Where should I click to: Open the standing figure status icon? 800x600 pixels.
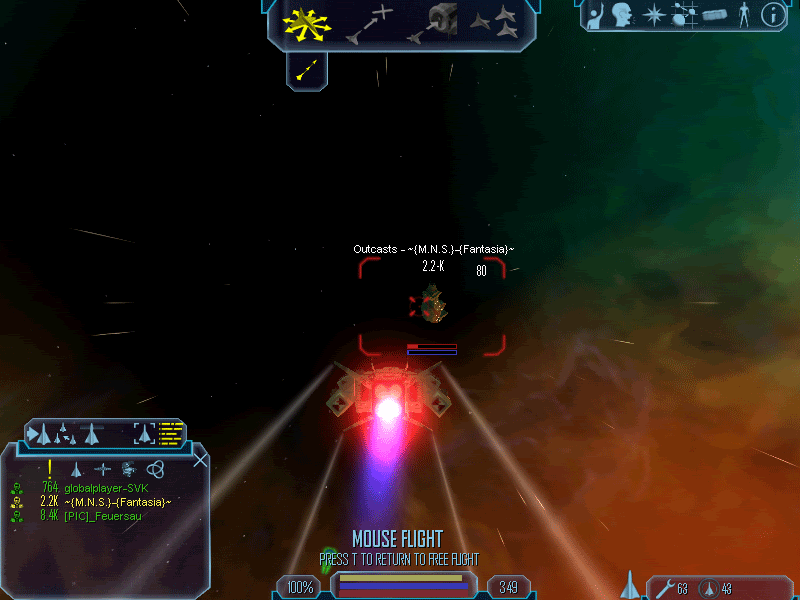click(x=743, y=15)
